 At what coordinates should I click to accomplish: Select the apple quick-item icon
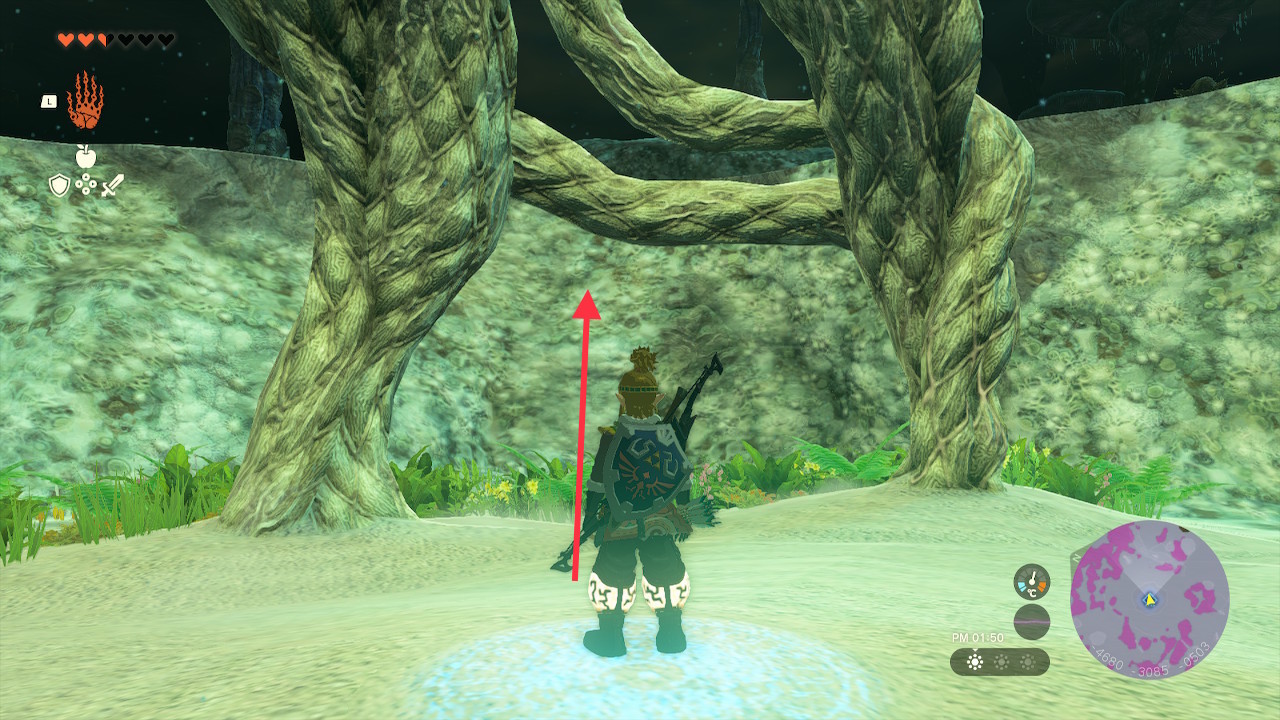click(x=85, y=156)
